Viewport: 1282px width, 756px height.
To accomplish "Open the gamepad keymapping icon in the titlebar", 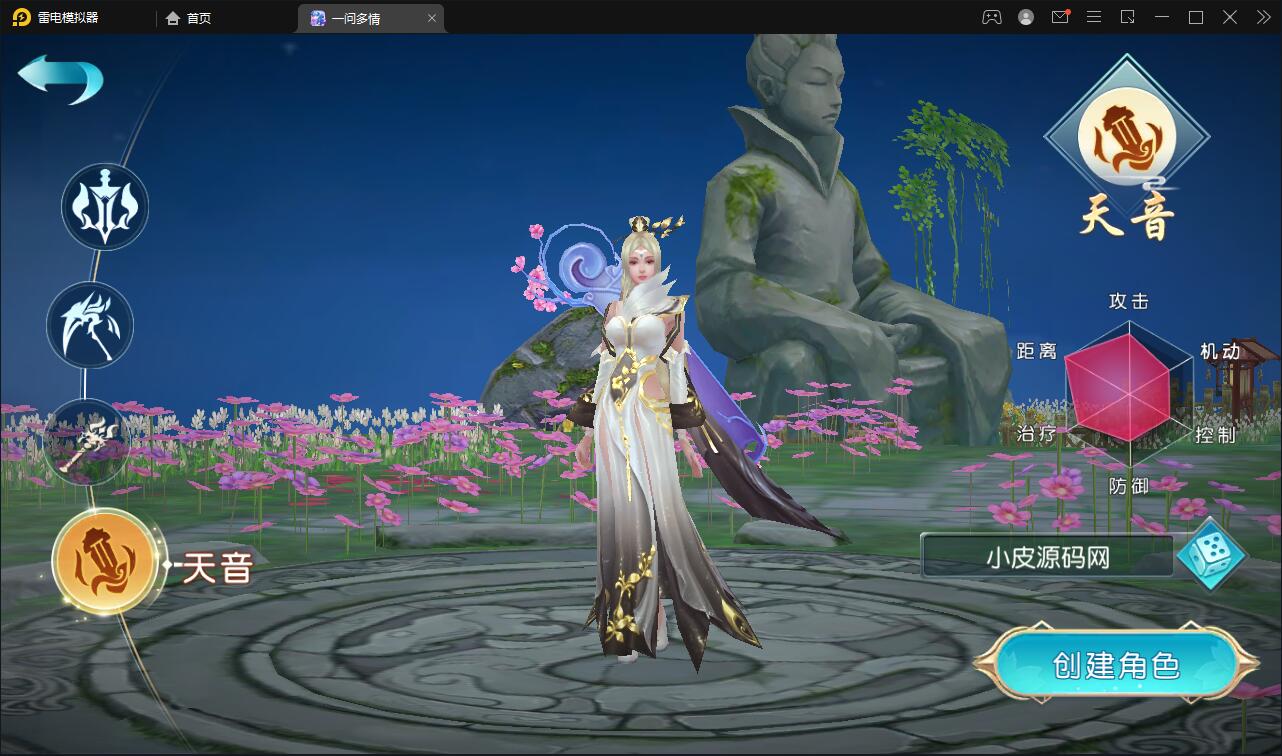I will click(990, 17).
